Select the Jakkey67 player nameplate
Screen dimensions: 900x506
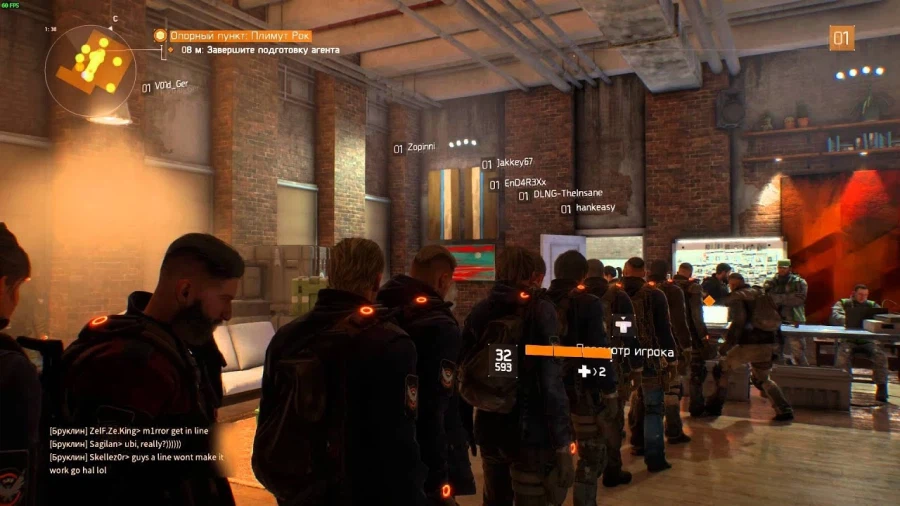click(514, 163)
